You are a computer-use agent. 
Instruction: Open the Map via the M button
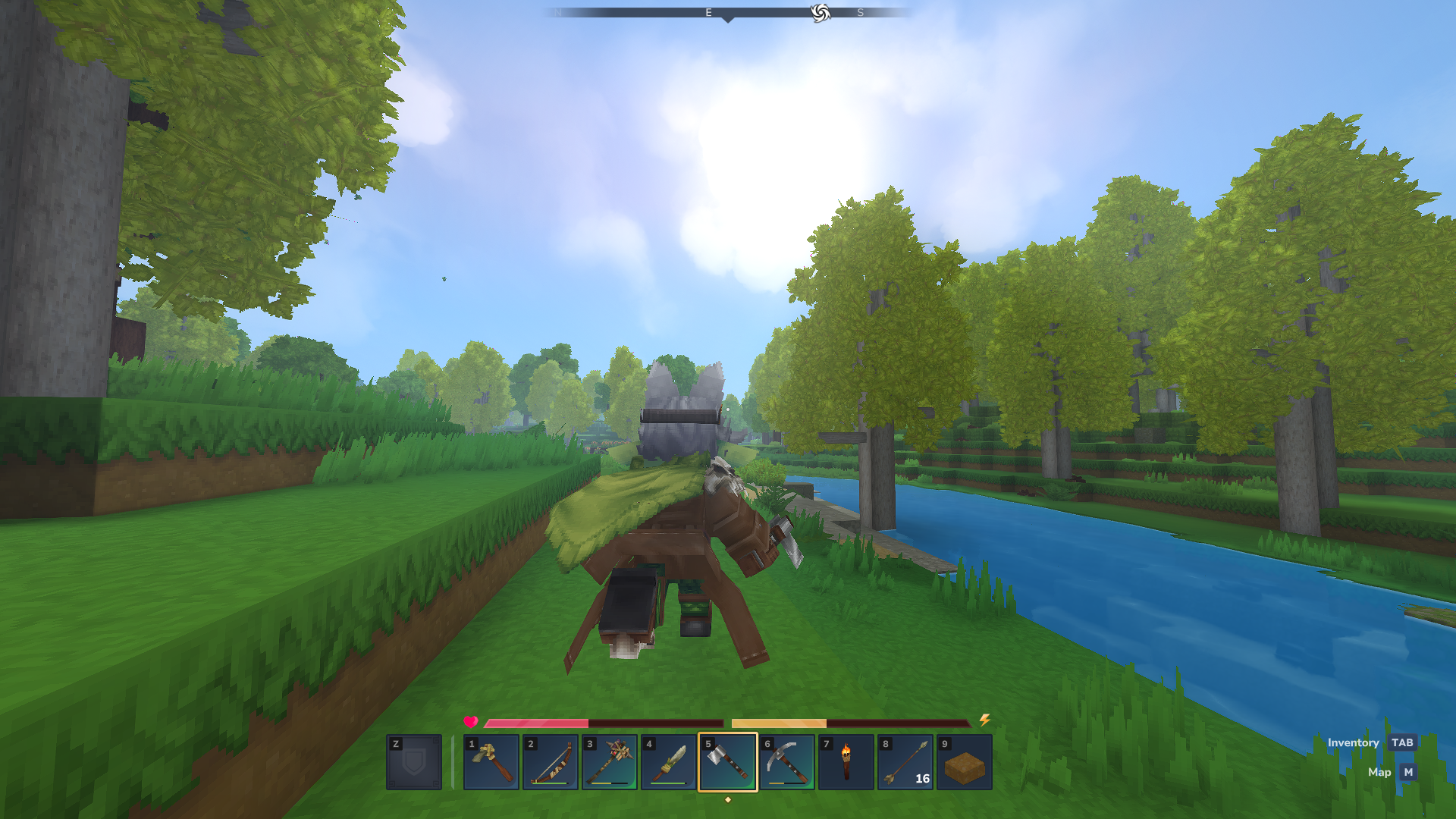coord(1407,772)
